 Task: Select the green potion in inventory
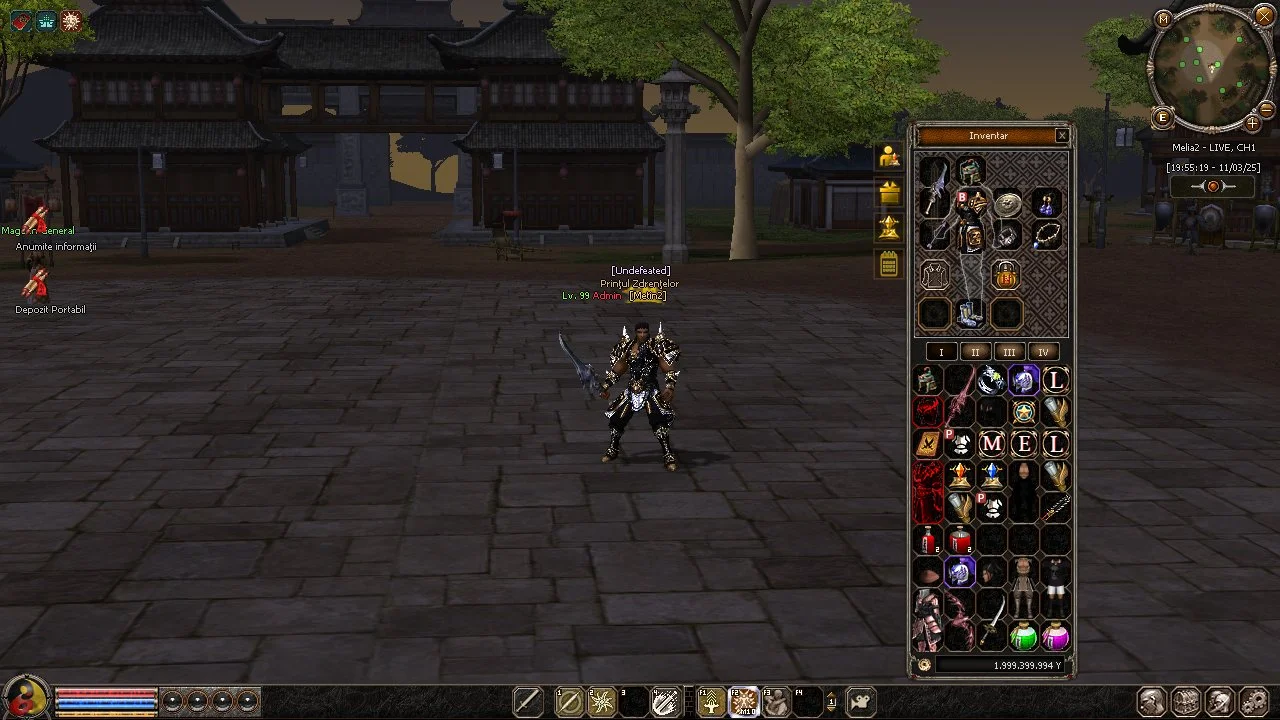pyautogui.click(x=1023, y=636)
